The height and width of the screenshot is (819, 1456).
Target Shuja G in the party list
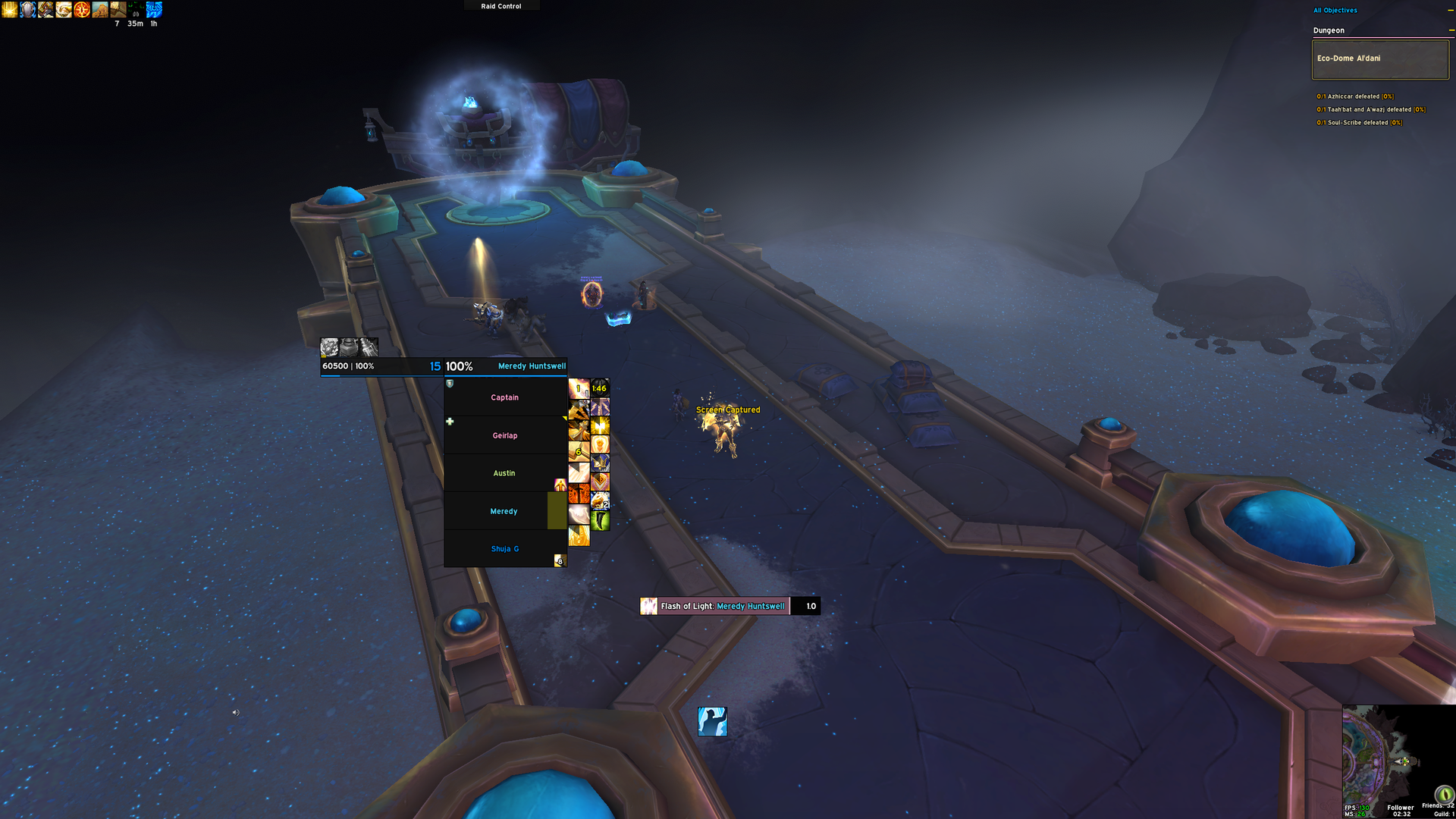pos(504,549)
